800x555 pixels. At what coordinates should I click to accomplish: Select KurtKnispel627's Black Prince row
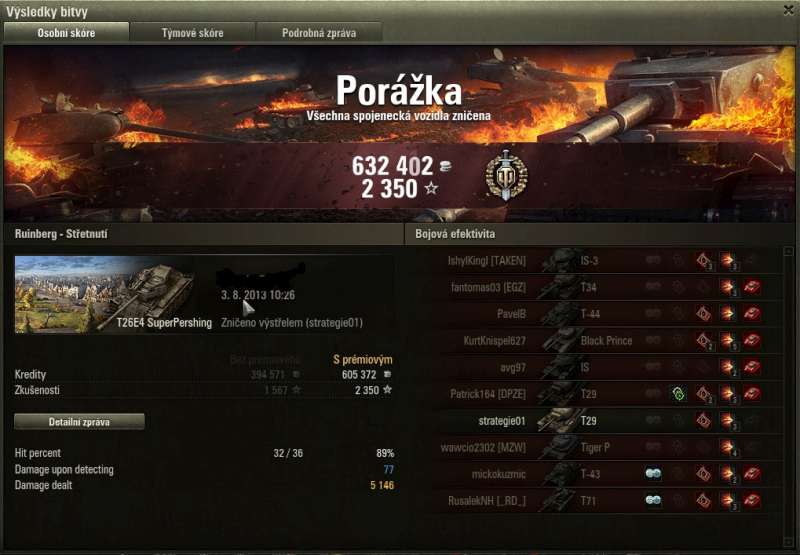(600, 341)
